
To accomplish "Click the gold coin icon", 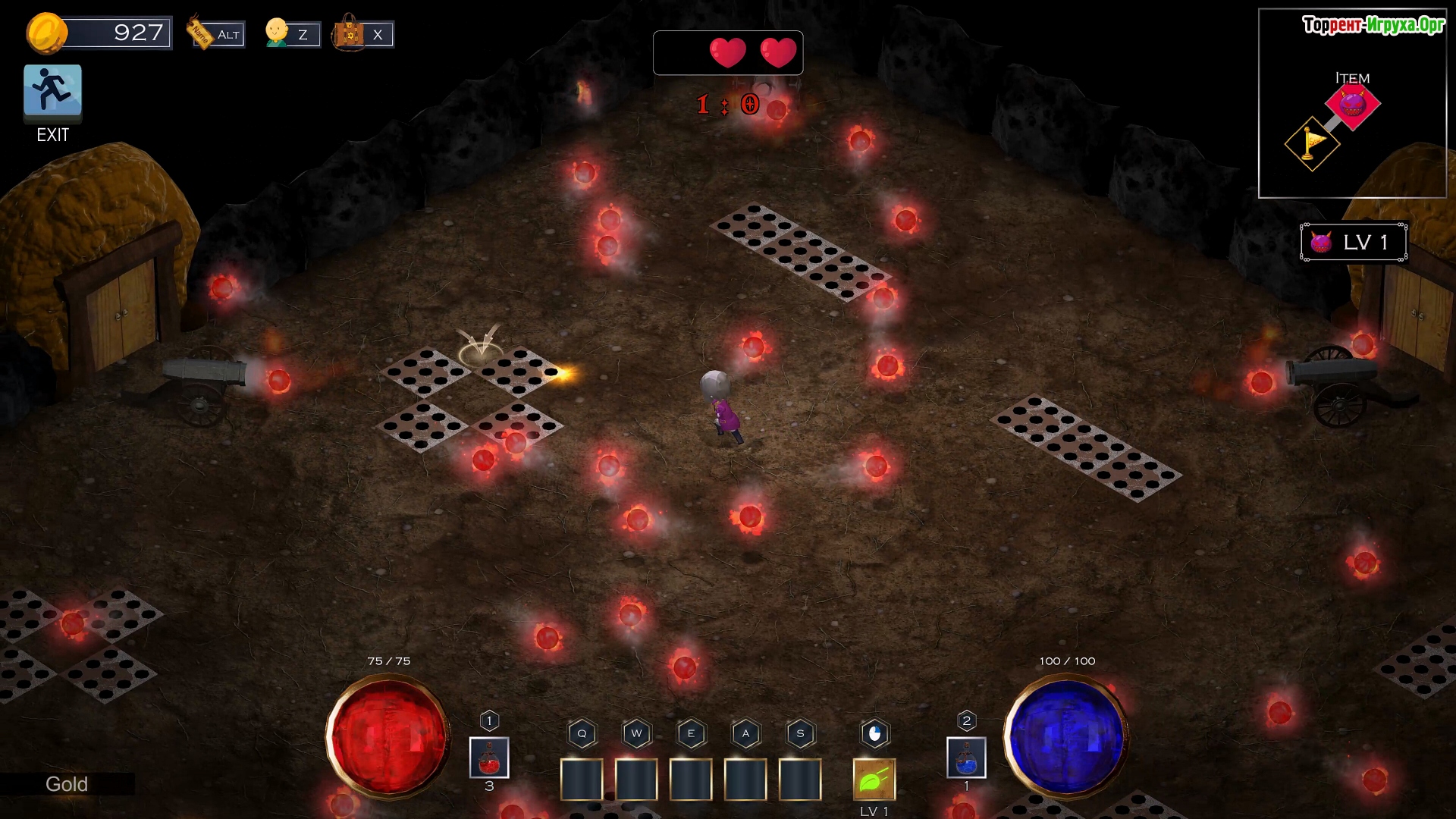I will [x=46, y=33].
